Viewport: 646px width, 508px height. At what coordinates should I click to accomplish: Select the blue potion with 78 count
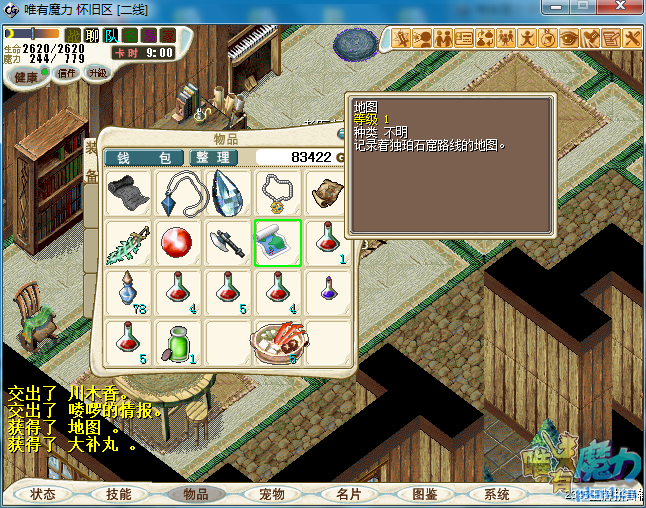[x=128, y=292]
